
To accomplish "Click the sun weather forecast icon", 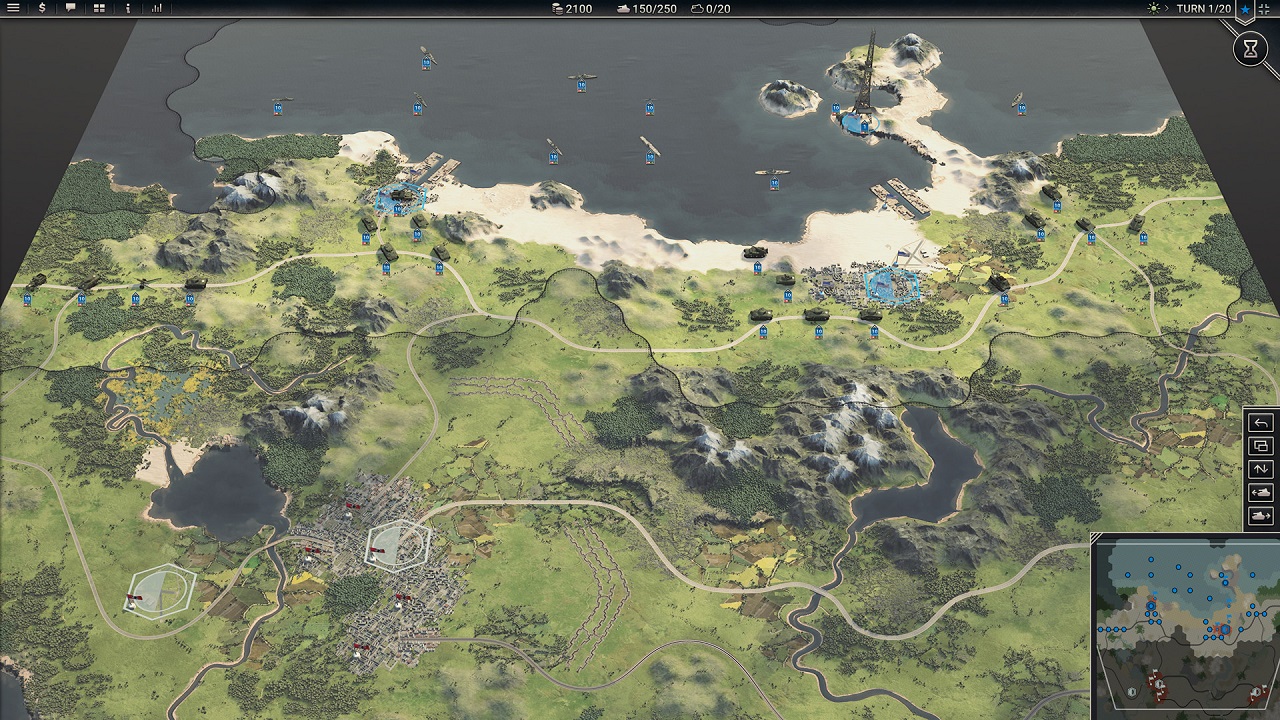I will pos(1157,8).
